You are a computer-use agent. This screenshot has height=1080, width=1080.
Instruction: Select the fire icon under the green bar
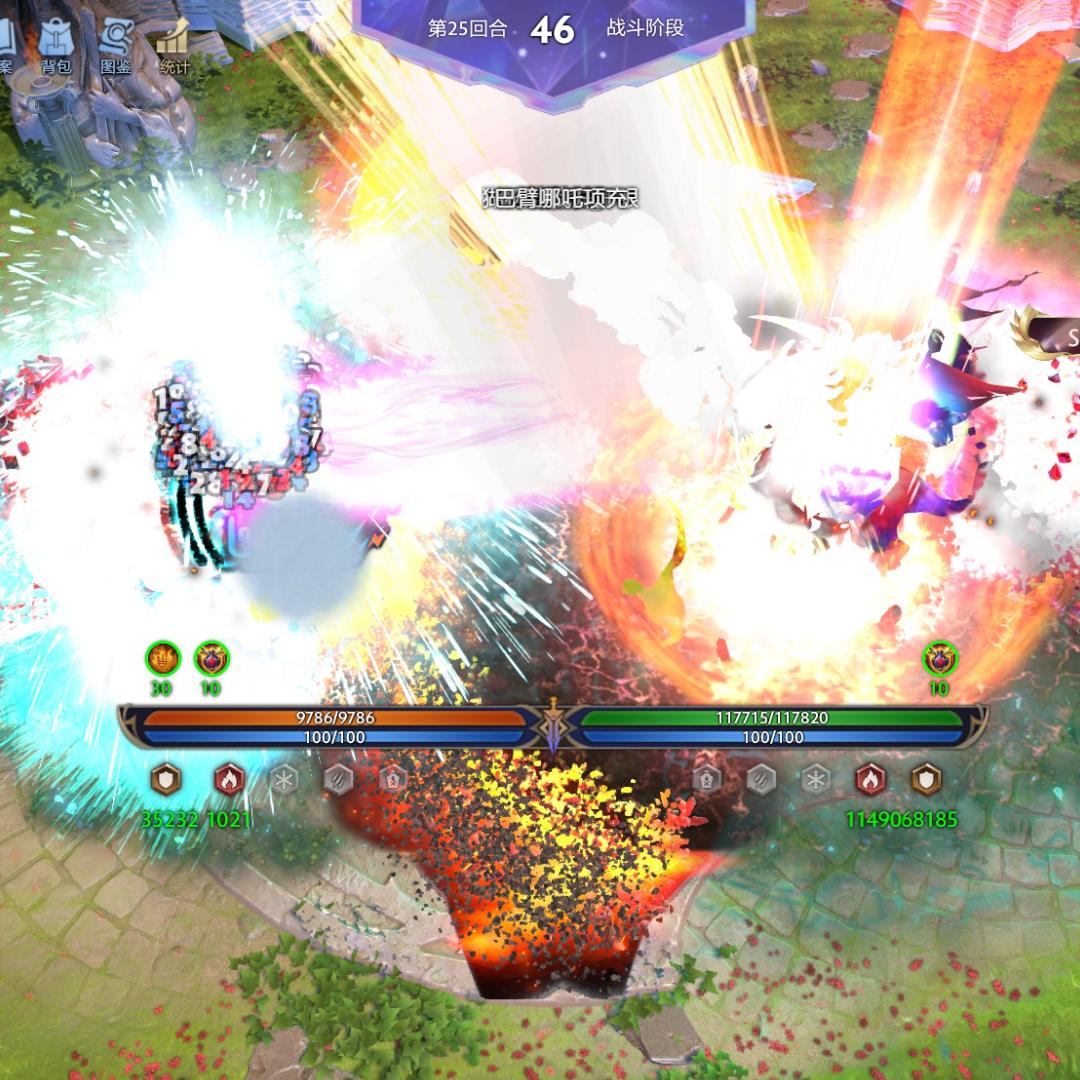pyautogui.click(x=870, y=779)
